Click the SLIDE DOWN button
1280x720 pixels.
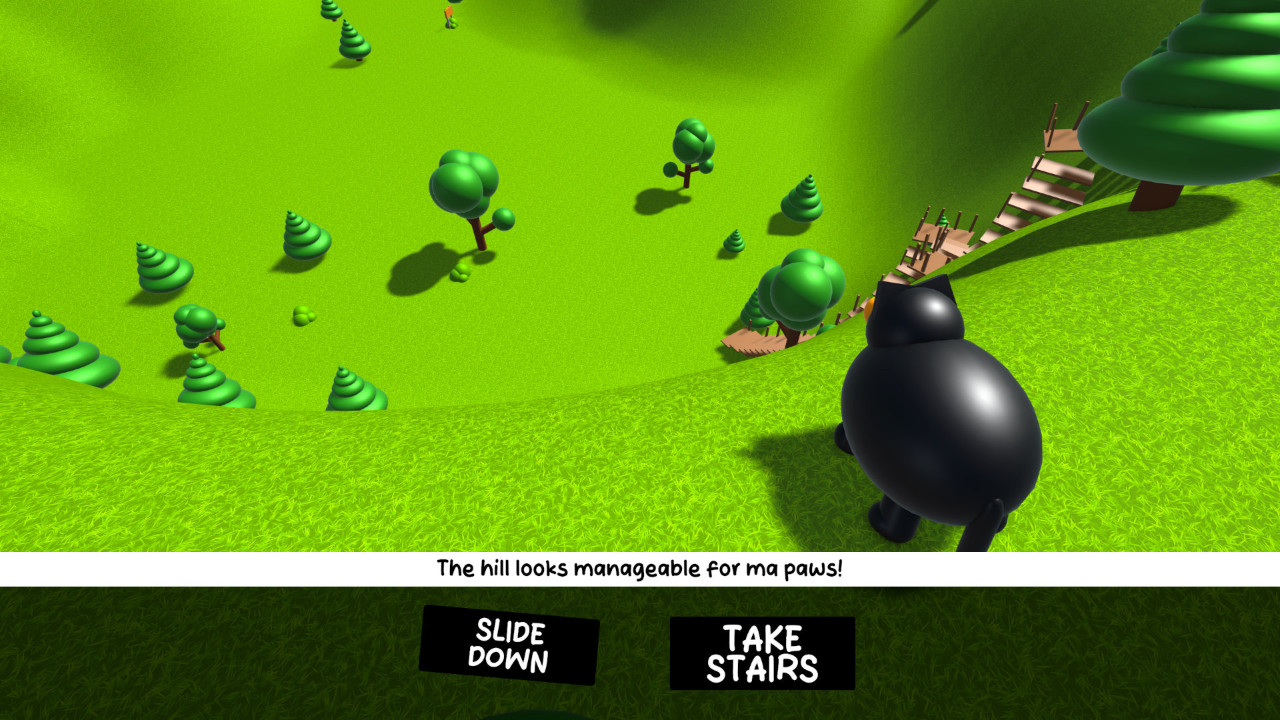point(505,645)
